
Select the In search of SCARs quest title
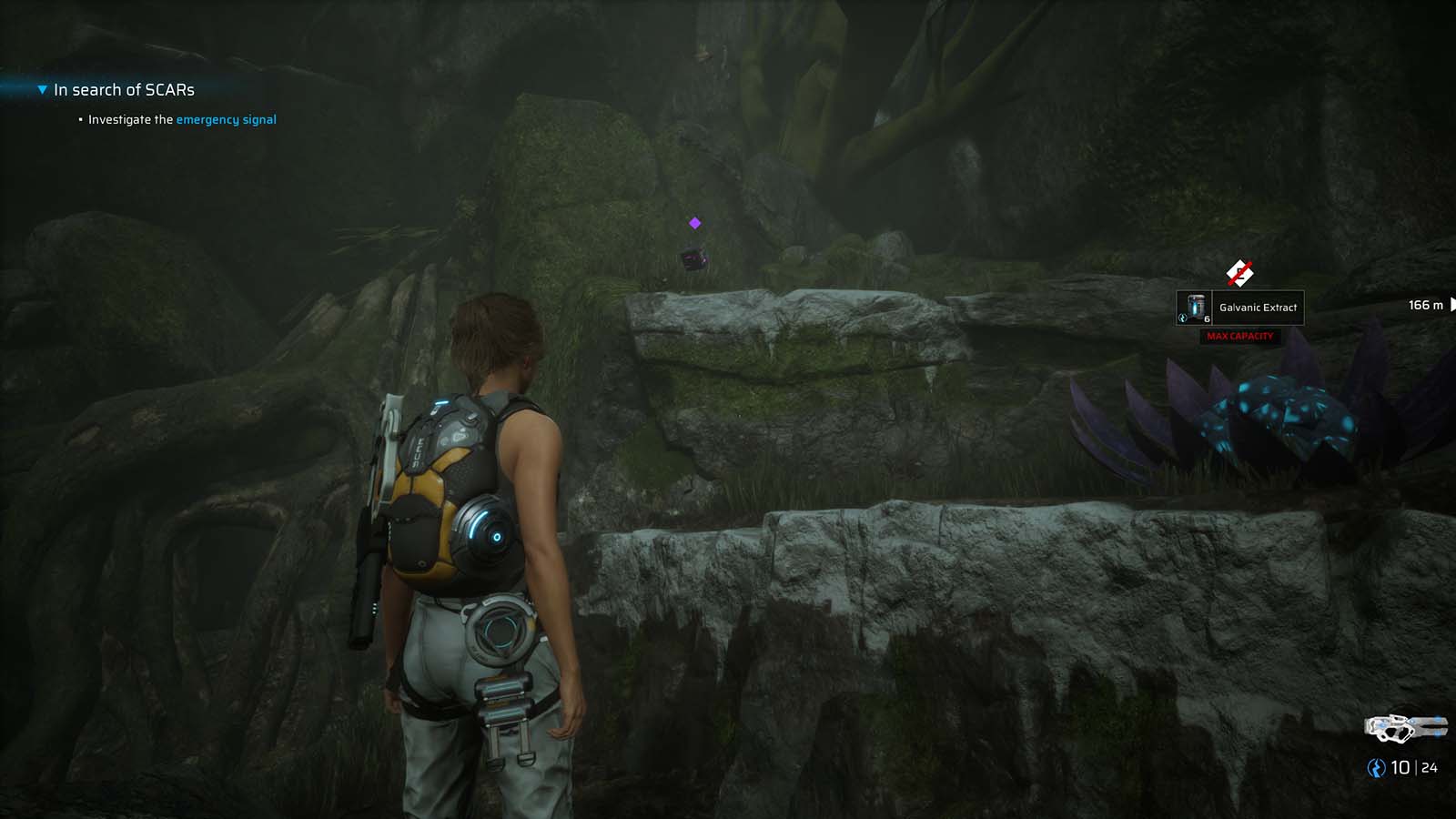(124, 90)
